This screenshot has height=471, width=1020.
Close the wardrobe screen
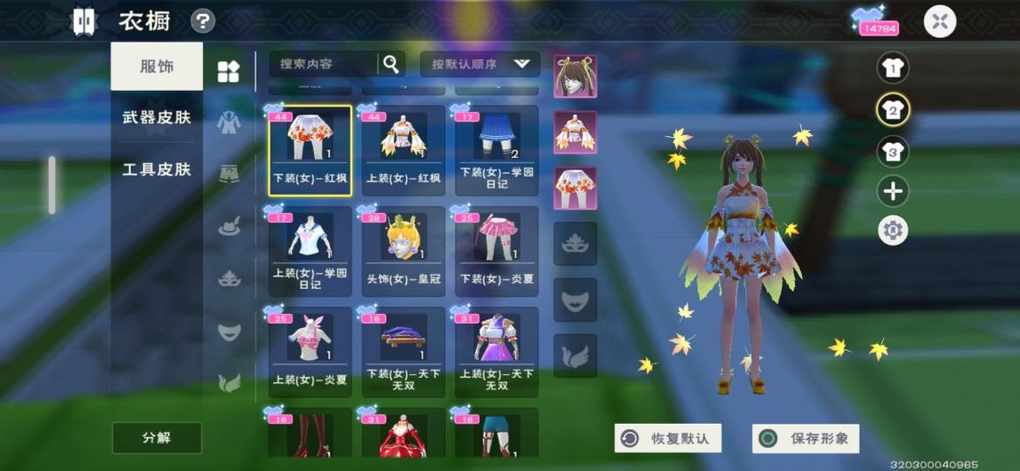point(939,21)
